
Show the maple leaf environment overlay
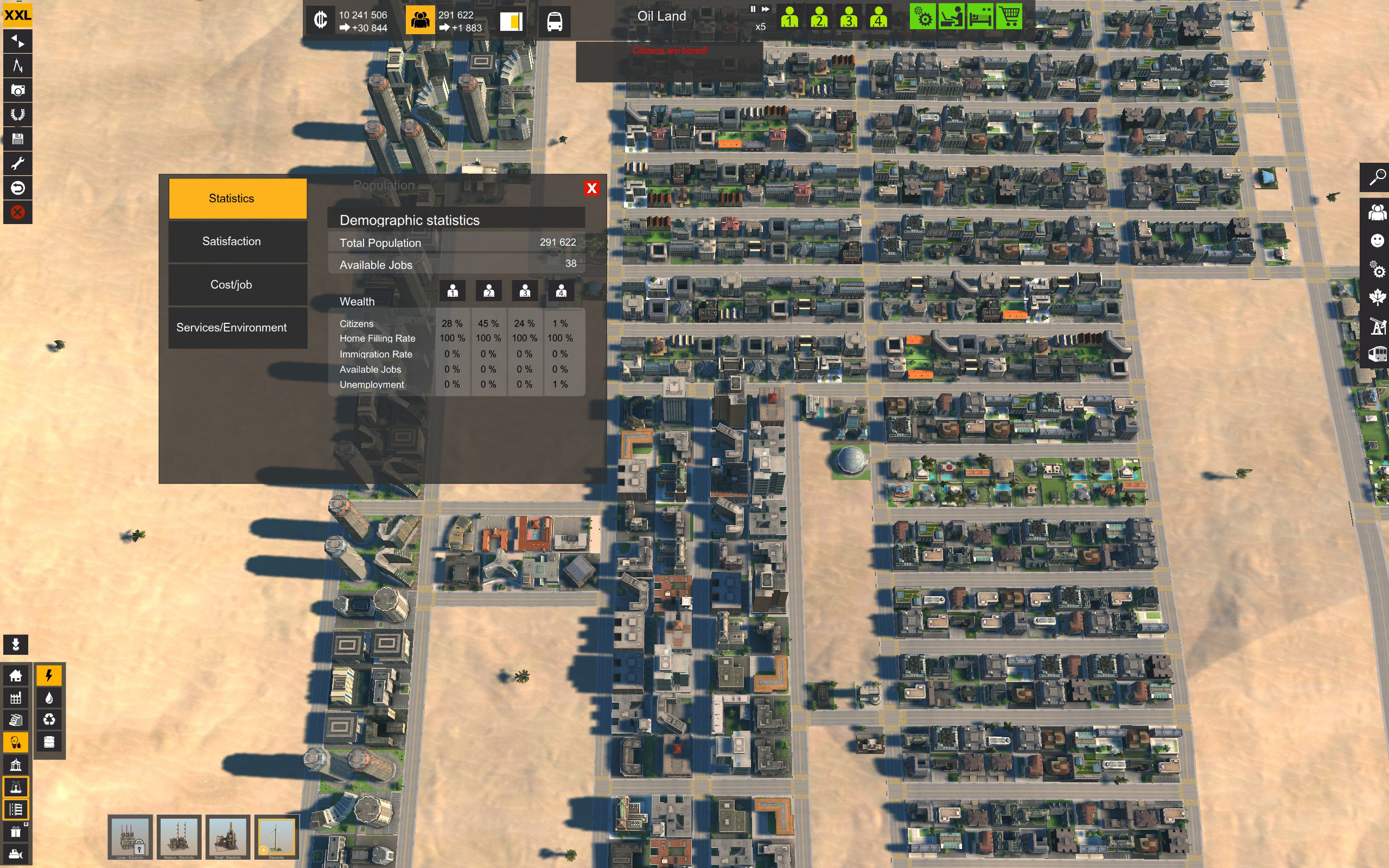coord(1377,297)
